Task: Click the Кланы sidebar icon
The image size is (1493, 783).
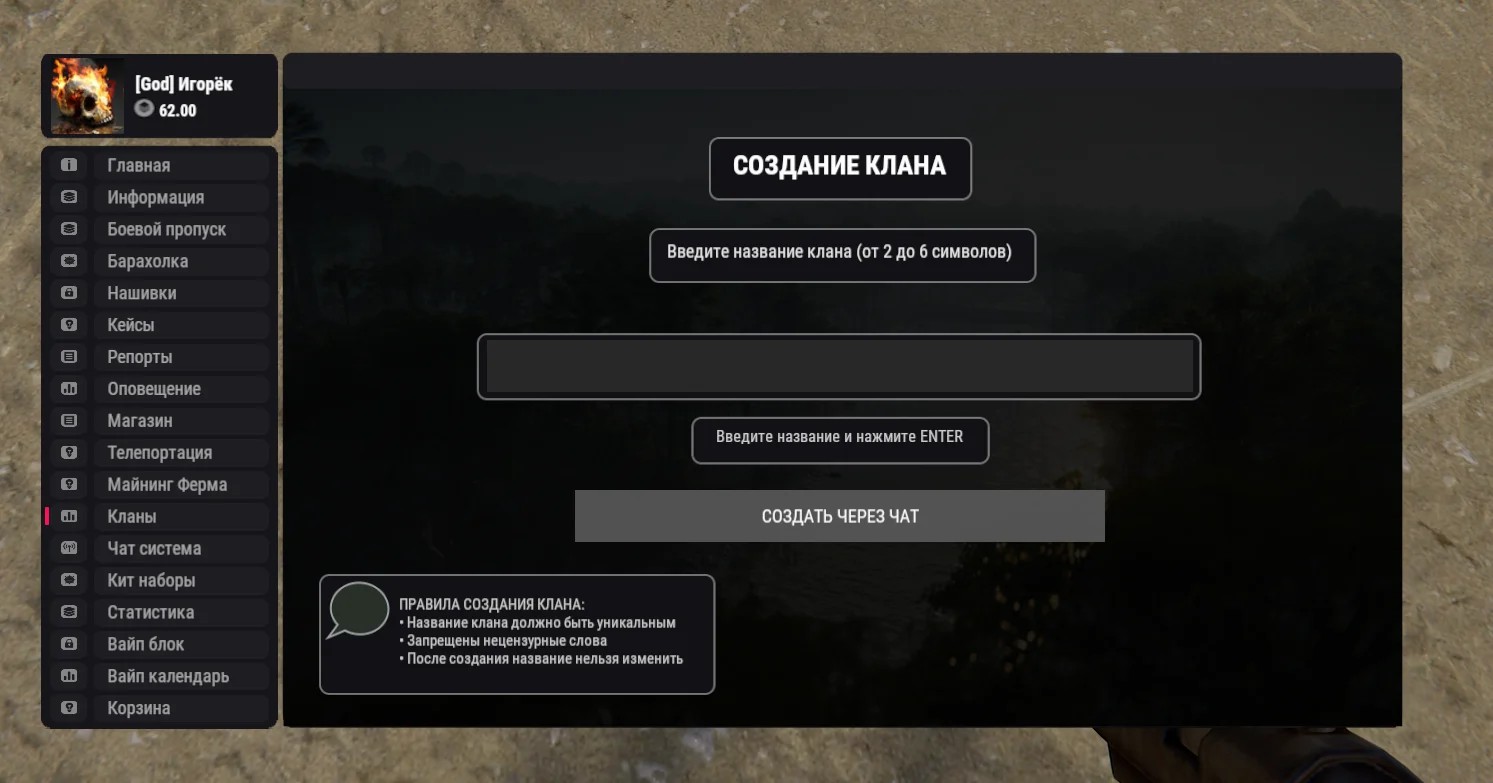Action: (x=68, y=517)
